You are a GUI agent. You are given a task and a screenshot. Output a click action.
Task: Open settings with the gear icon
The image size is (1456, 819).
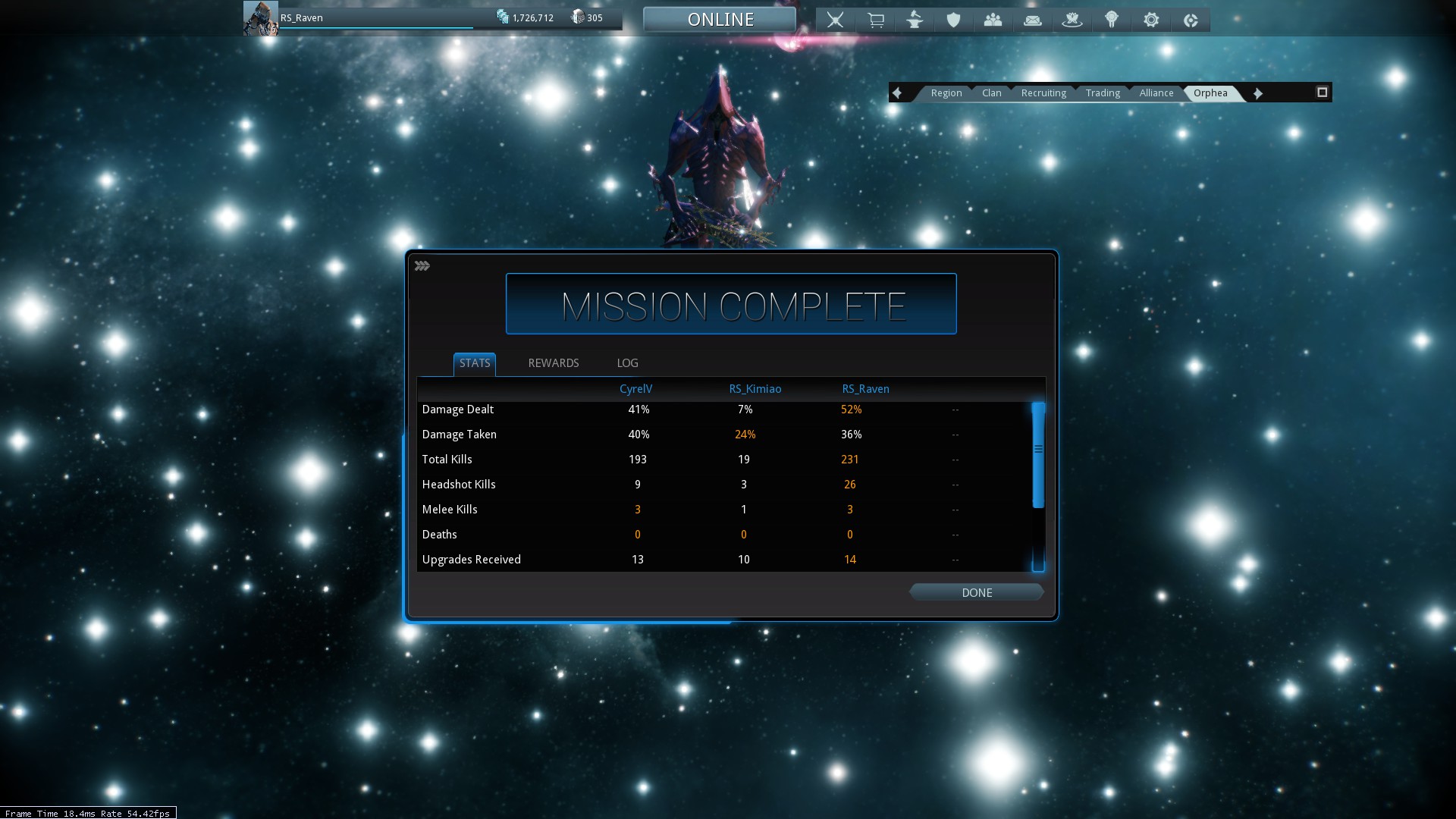1150,20
